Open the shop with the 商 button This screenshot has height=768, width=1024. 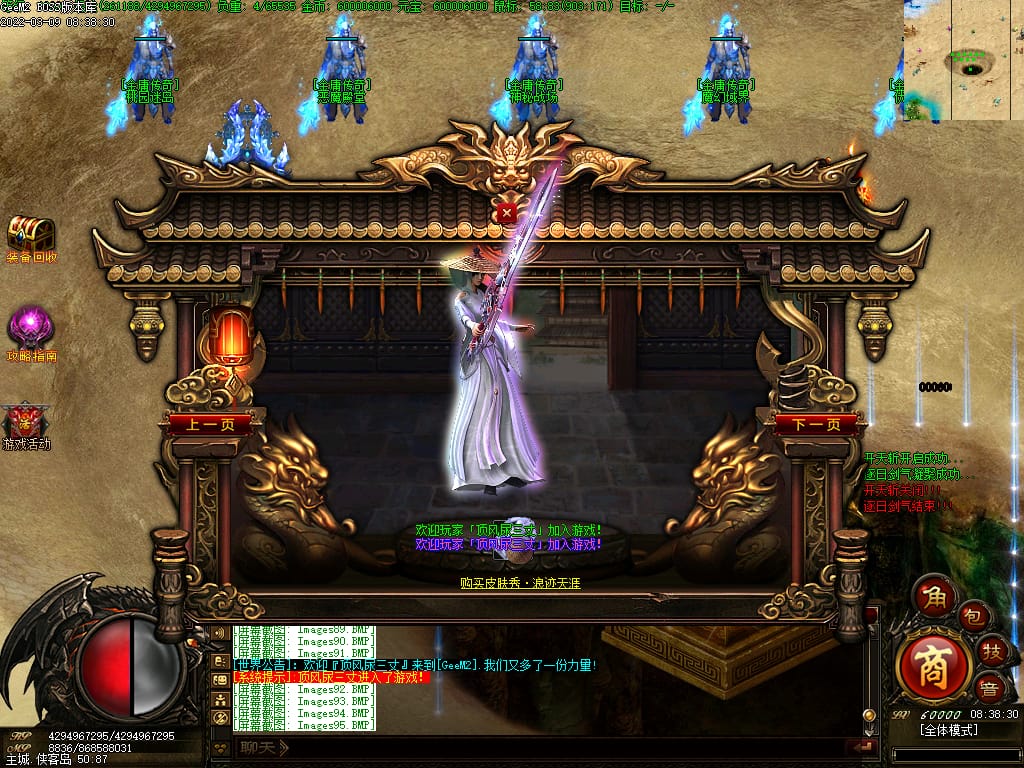934,662
